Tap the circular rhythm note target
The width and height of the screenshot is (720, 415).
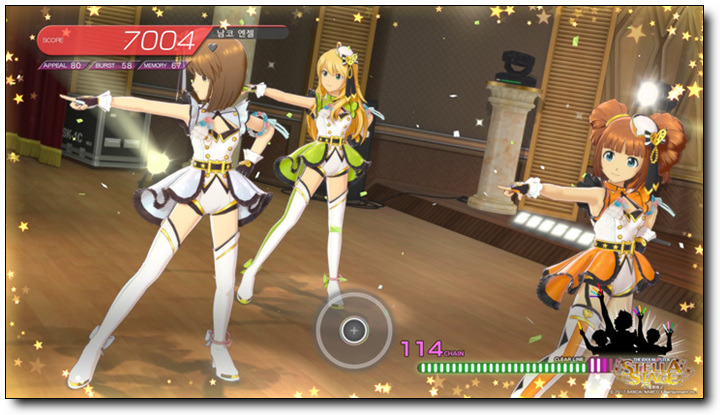click(x=353, y=328)
